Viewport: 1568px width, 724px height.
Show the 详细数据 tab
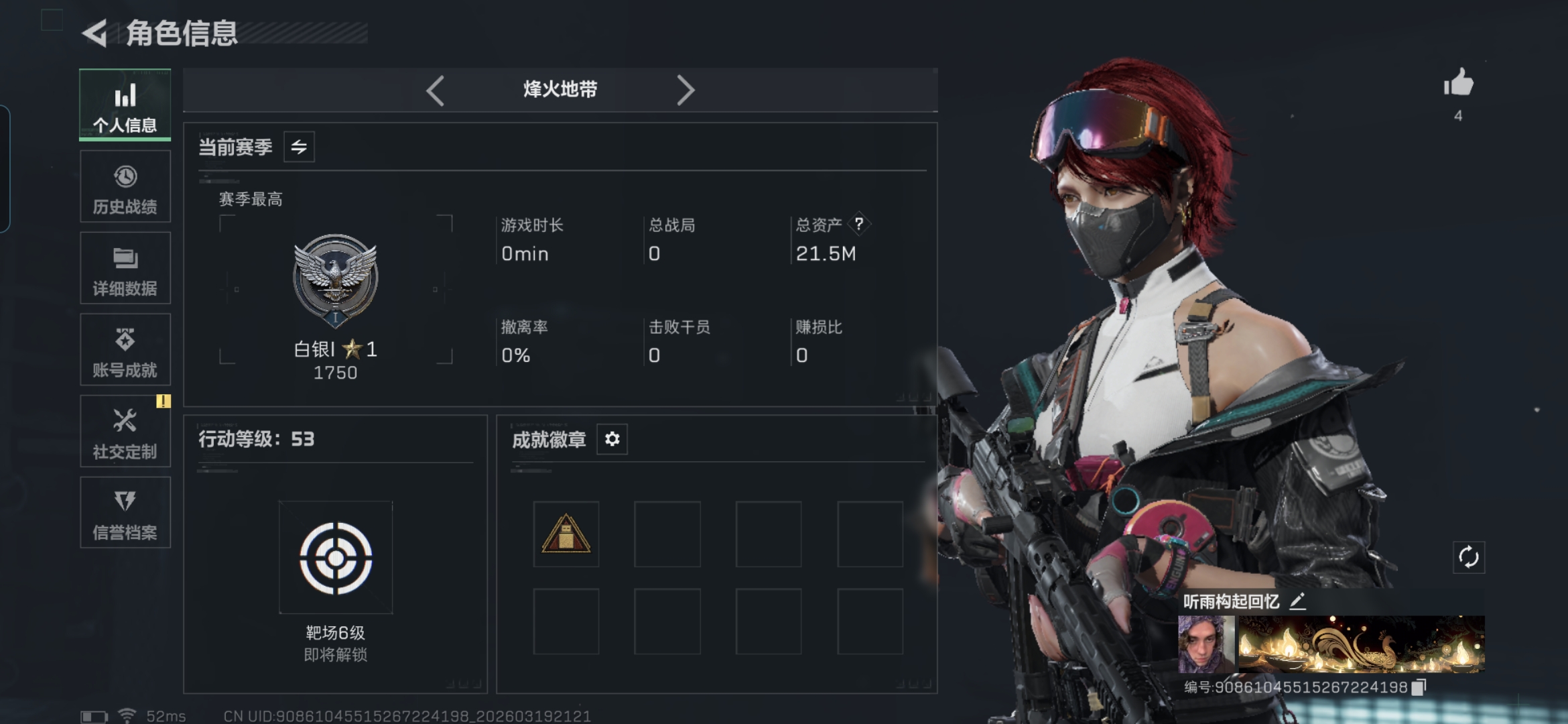(x=125, y=269)
